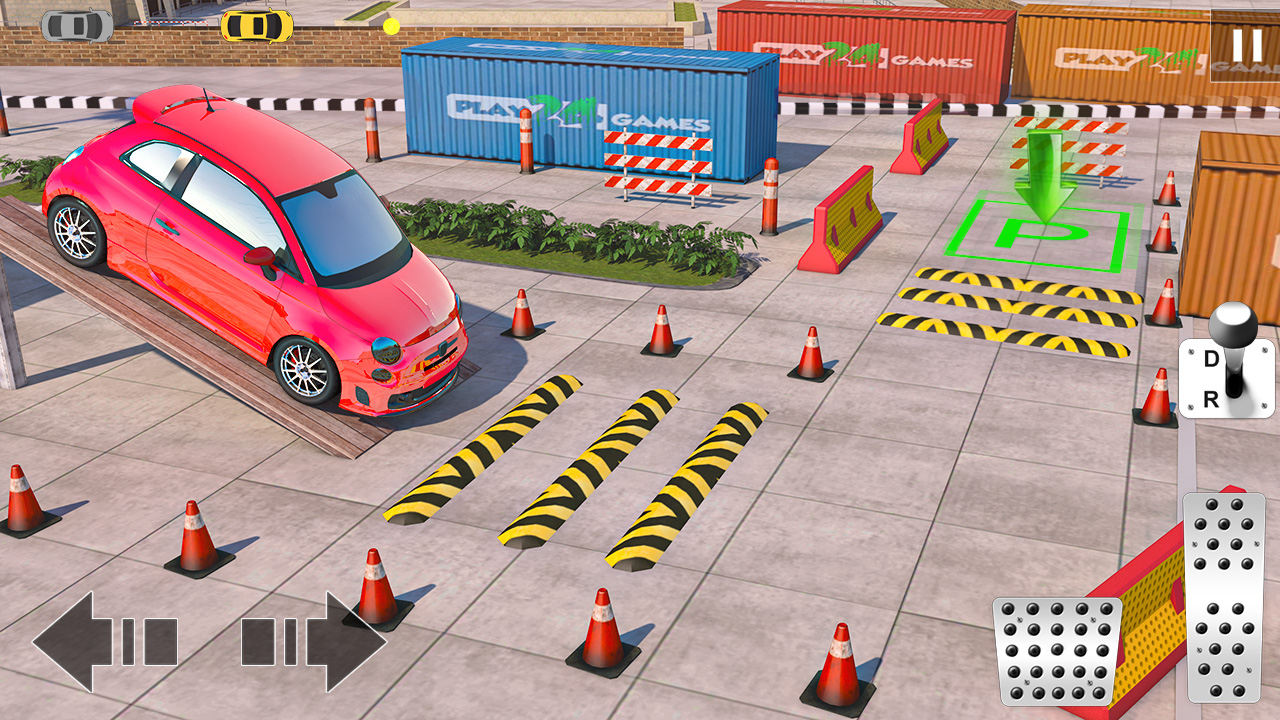Image resolution: width=1280 pixels, height=720 pixels.
Task: Steer right with the right arrow
Action: 313,642
